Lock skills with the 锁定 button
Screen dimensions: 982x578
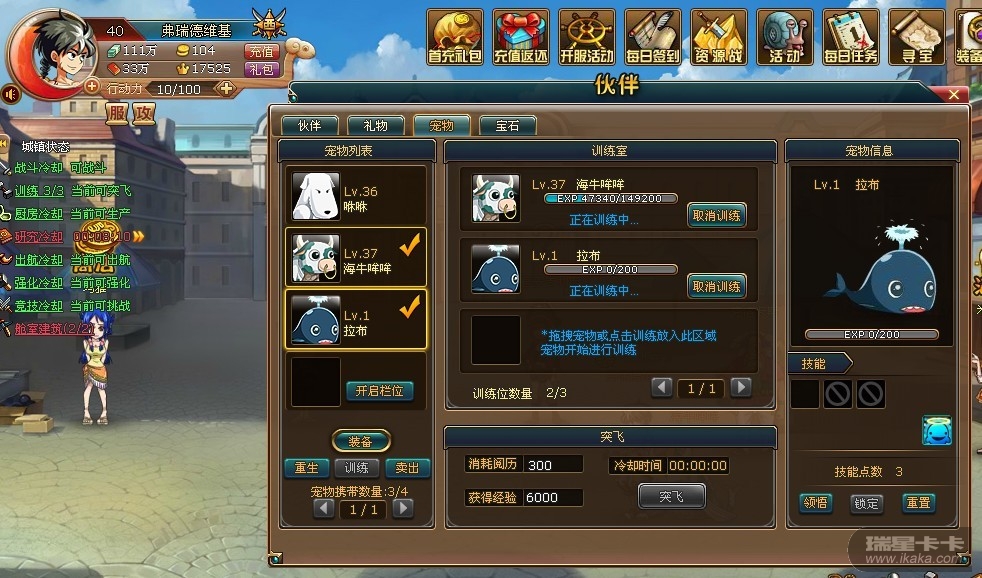[x=866, y=503]
